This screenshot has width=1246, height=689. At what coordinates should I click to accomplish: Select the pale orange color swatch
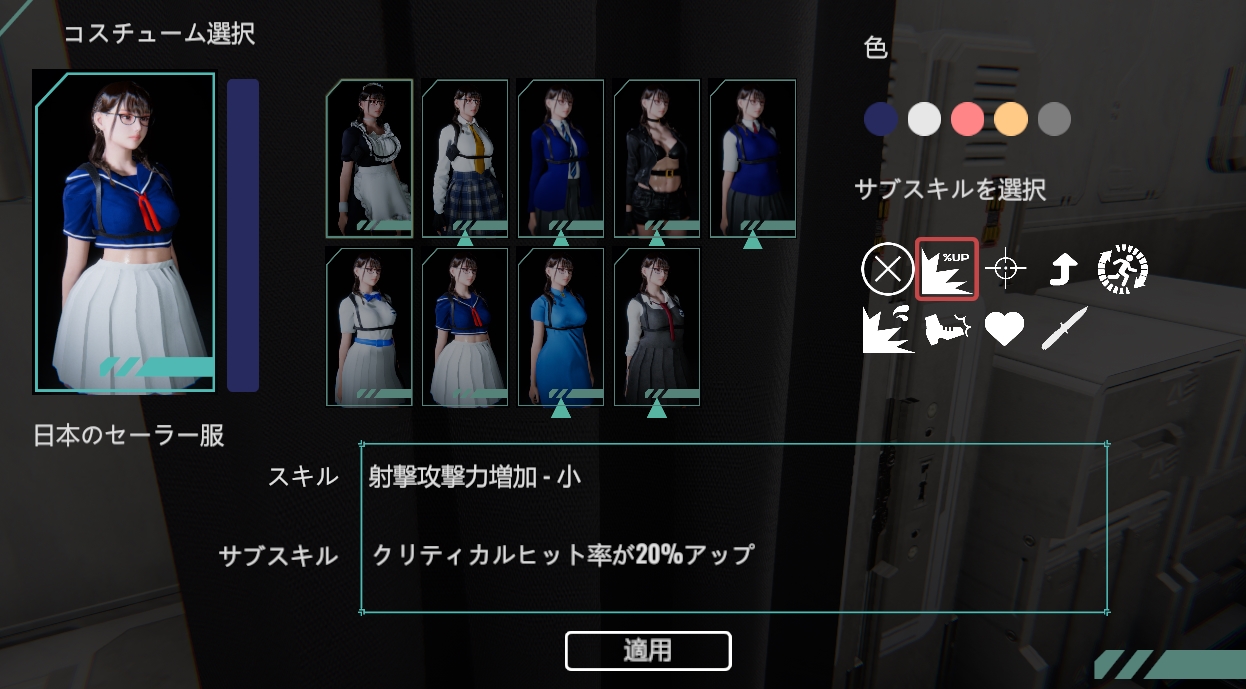(x=1011, y=119)
